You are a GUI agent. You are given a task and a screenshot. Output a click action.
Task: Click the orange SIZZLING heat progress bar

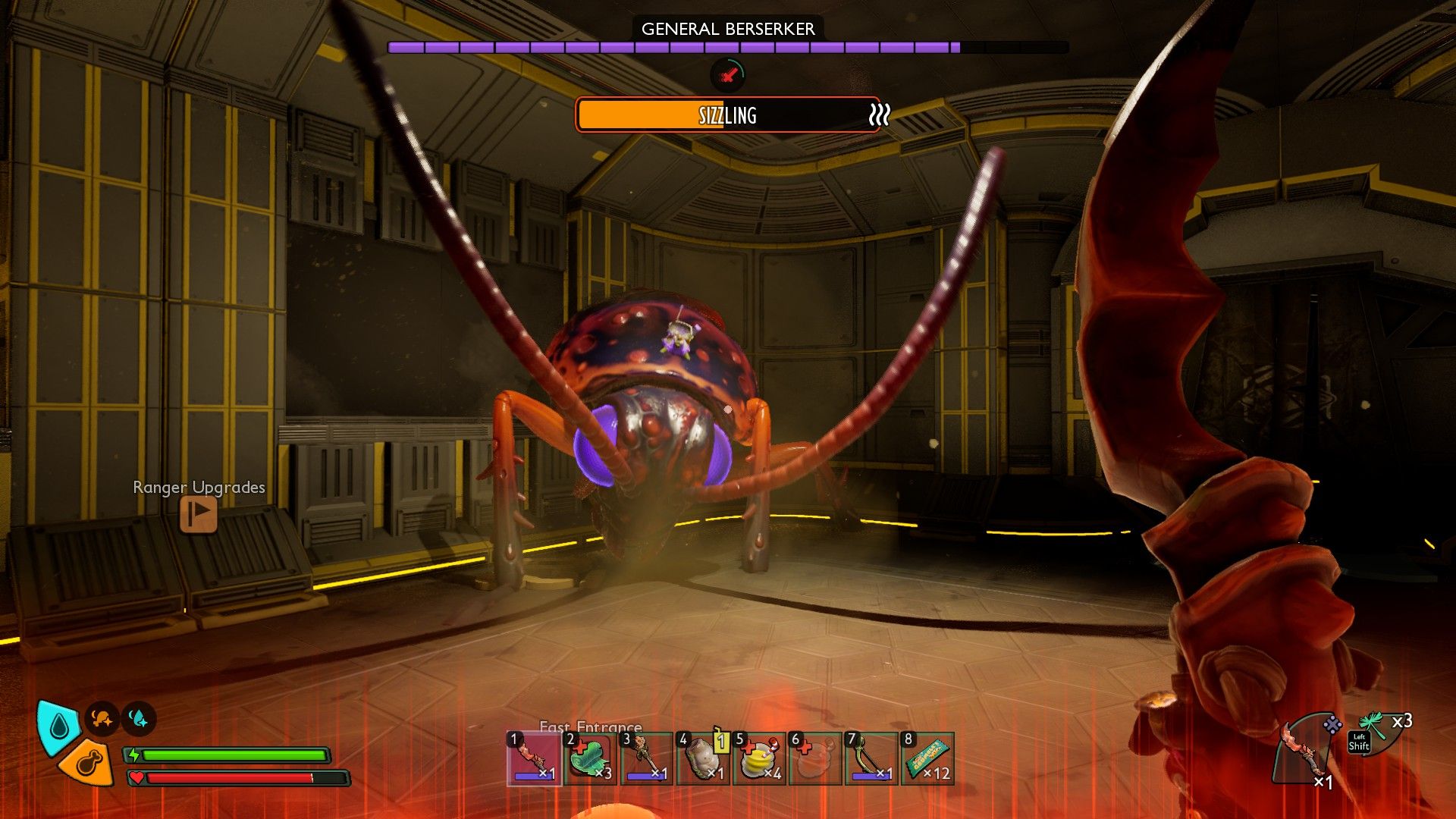tap(726, 115)
